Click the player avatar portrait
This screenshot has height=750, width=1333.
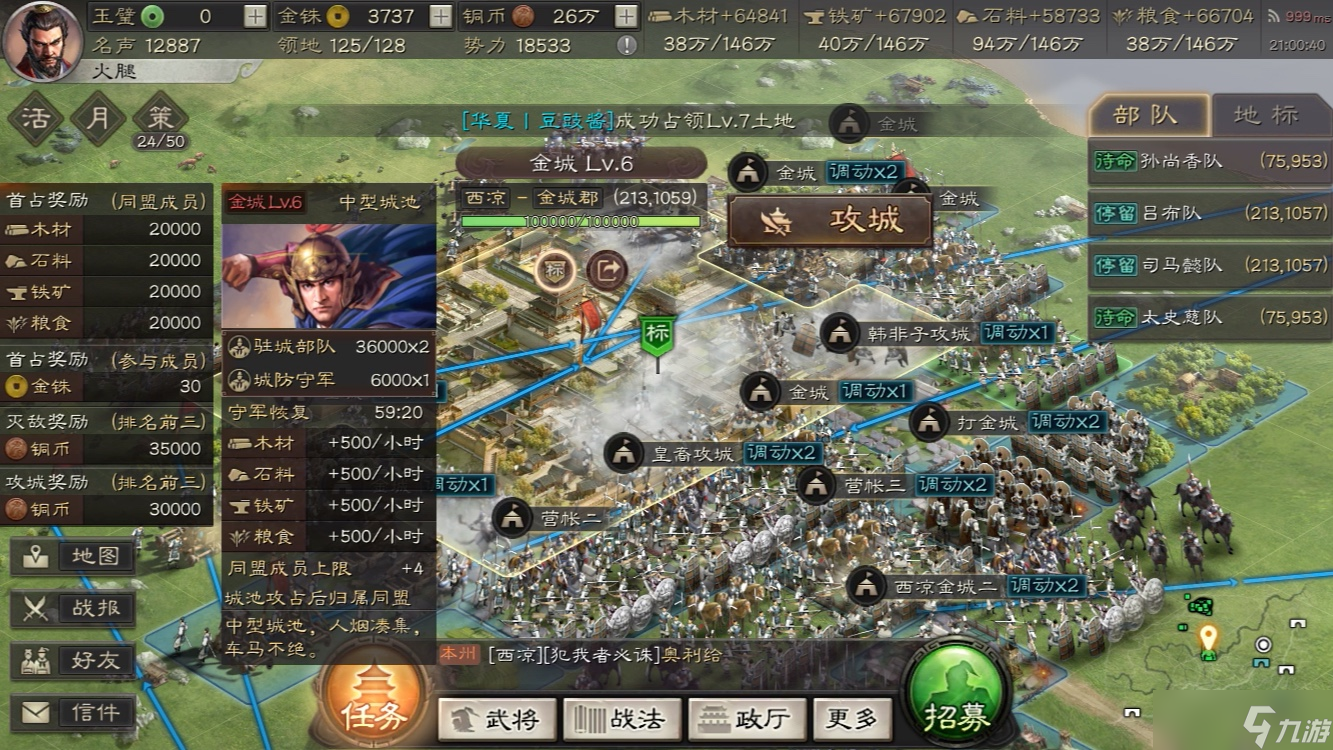pyautogui.click(x=42, y=40)
